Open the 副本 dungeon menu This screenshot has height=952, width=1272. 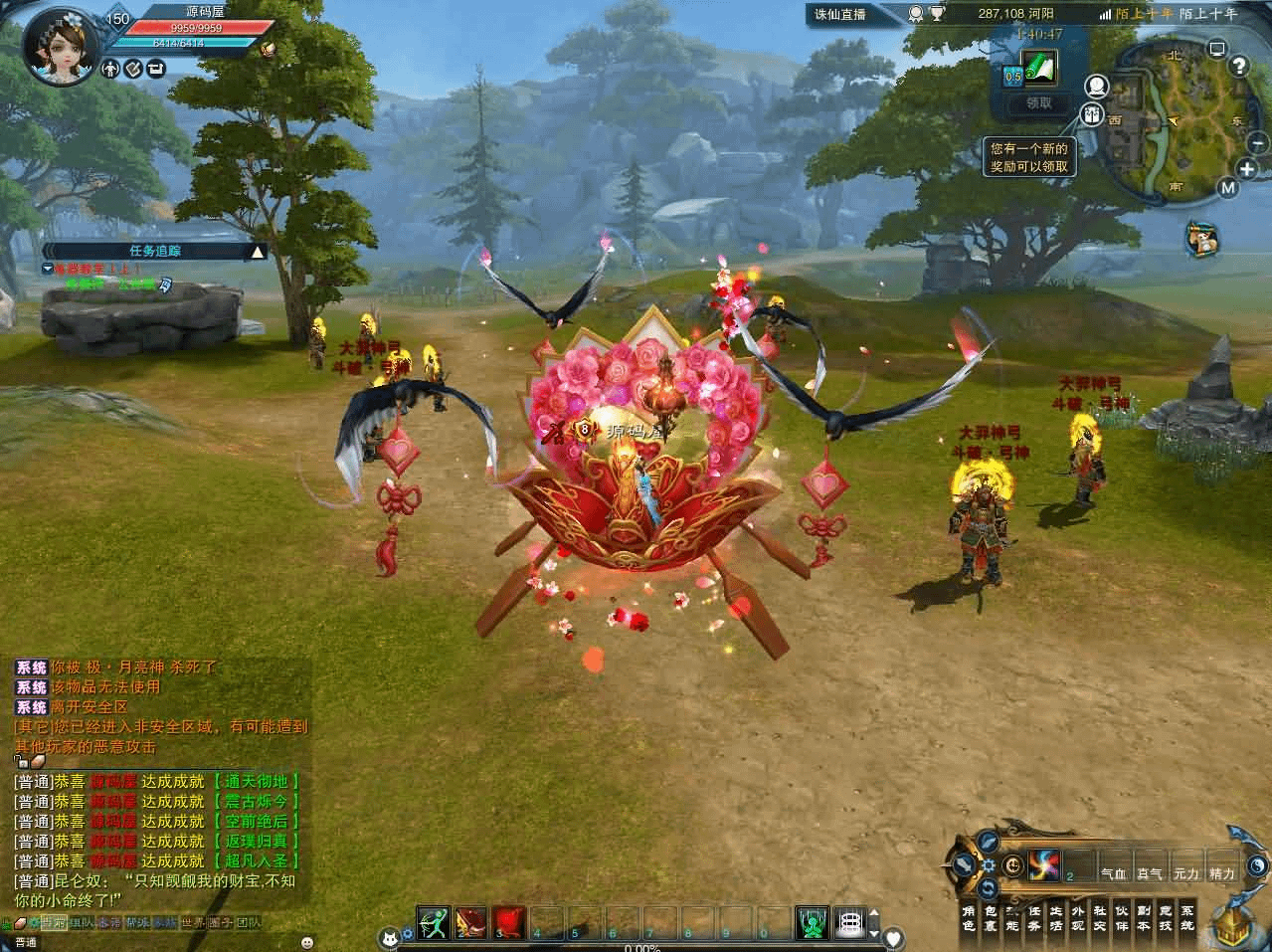(x=1143, y=917)
